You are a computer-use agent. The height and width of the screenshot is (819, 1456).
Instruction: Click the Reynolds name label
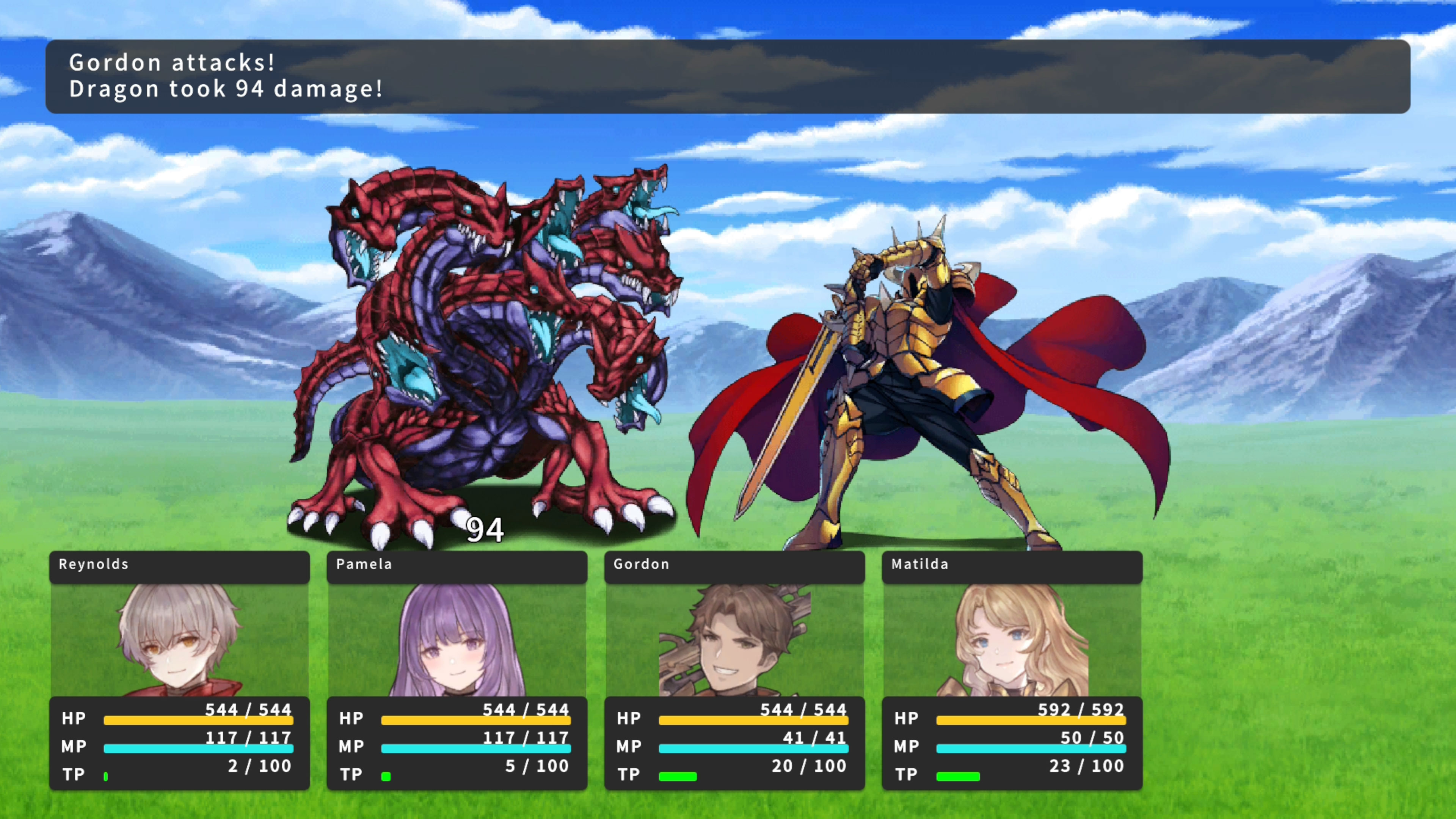[x=93, y=564]
